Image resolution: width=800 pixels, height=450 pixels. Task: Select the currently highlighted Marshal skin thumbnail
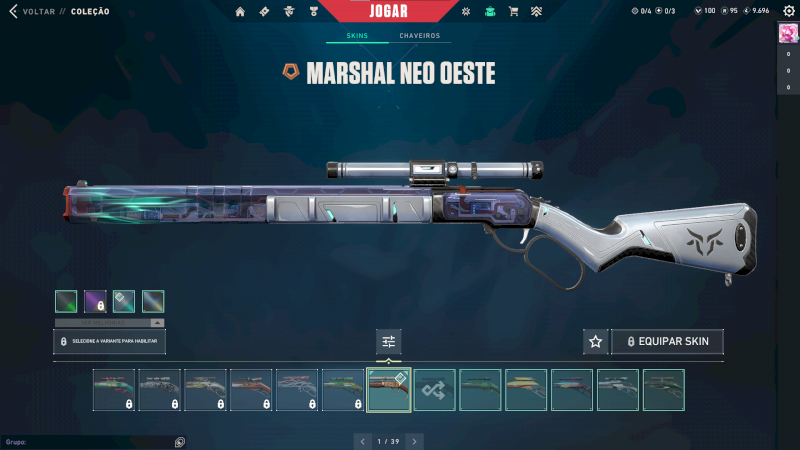pyautogui.click(x=389, y=390)
